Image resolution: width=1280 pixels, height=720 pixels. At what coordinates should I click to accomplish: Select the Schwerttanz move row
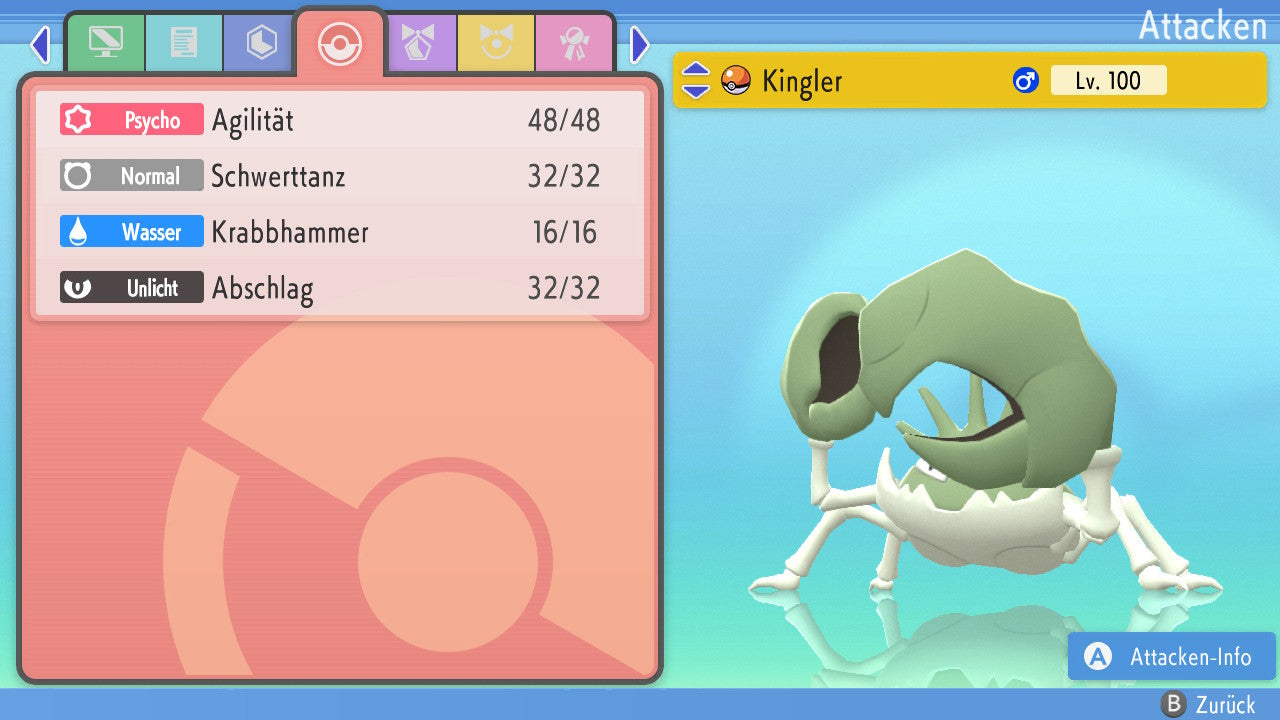[340, 176]
